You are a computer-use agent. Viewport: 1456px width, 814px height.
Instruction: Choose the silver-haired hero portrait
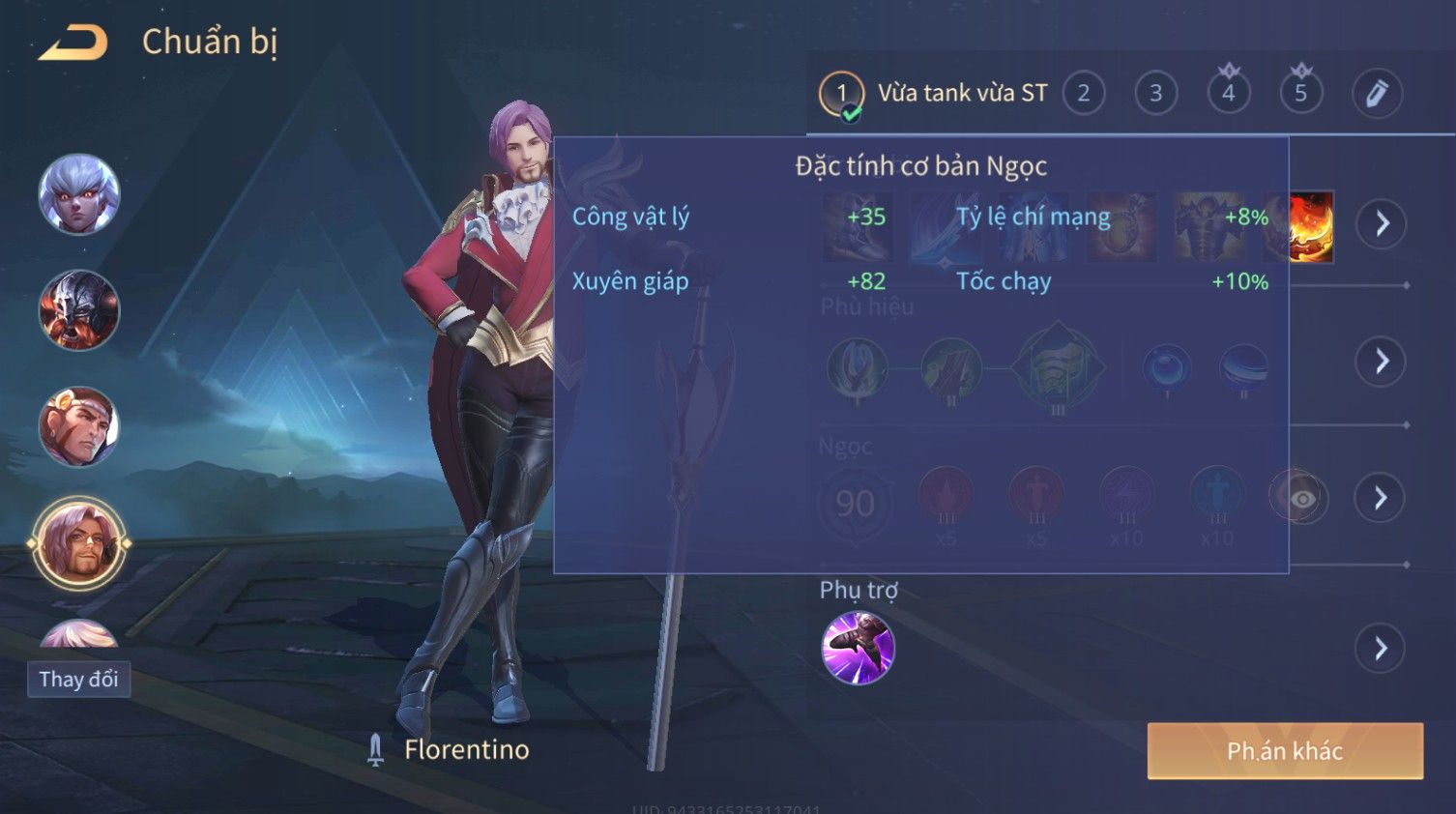(x=79, y=194)
